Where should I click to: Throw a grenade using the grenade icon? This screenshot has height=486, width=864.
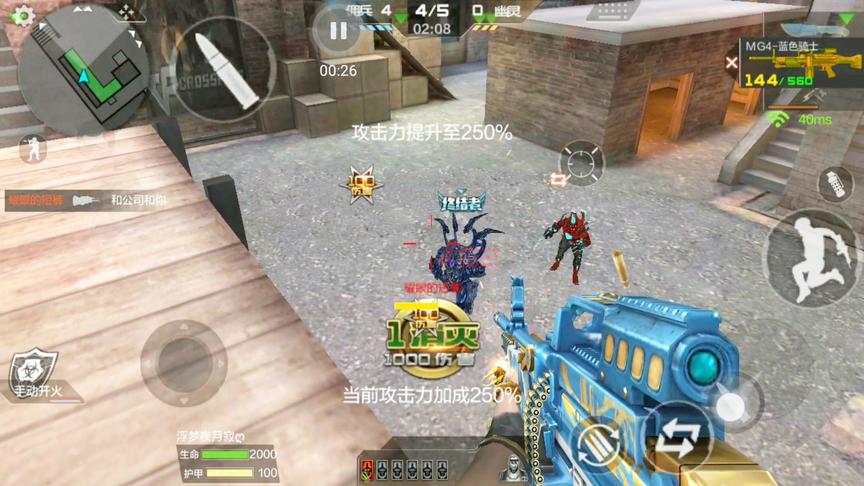coord(832,184)
